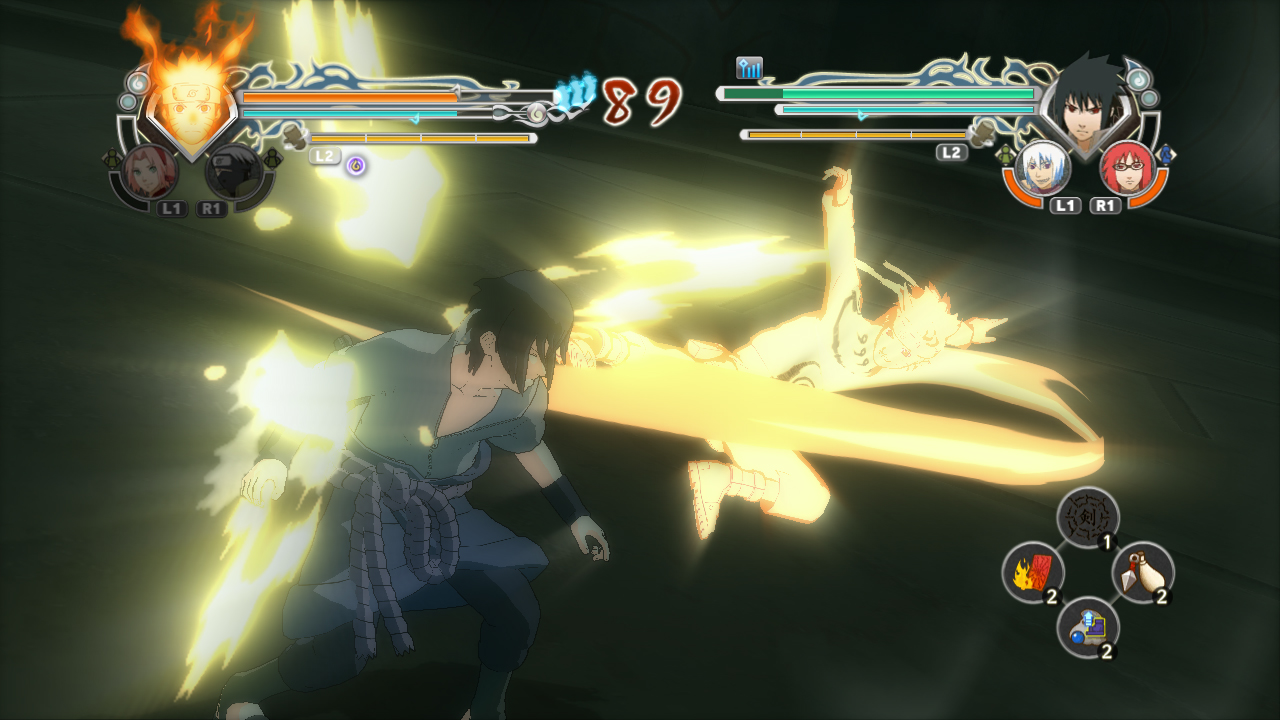Select the white-haired Suigetsu support portrait
Screen dimensions: 1280x720
click(x=1043, y=168)
